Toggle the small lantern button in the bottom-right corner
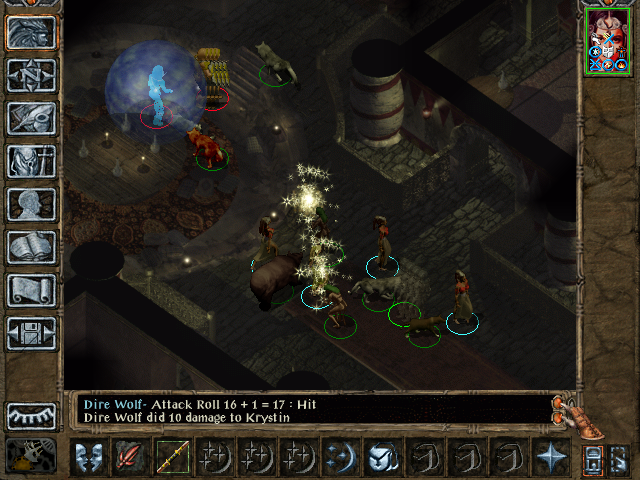 coord(591,459)
